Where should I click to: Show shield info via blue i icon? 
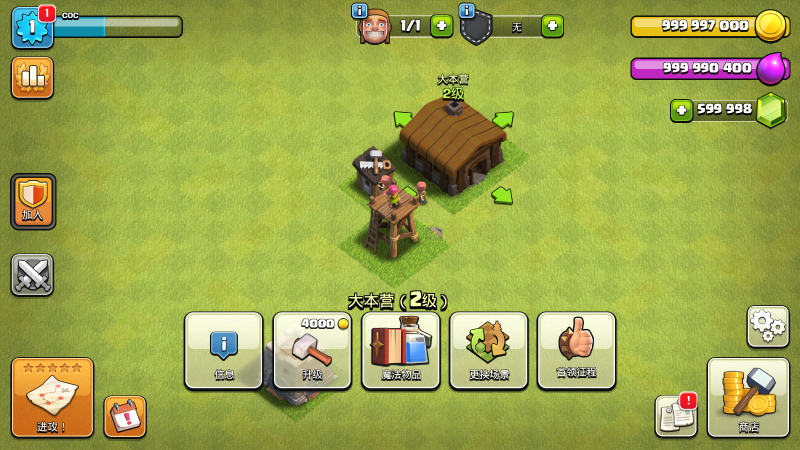(x=466, y=10)
